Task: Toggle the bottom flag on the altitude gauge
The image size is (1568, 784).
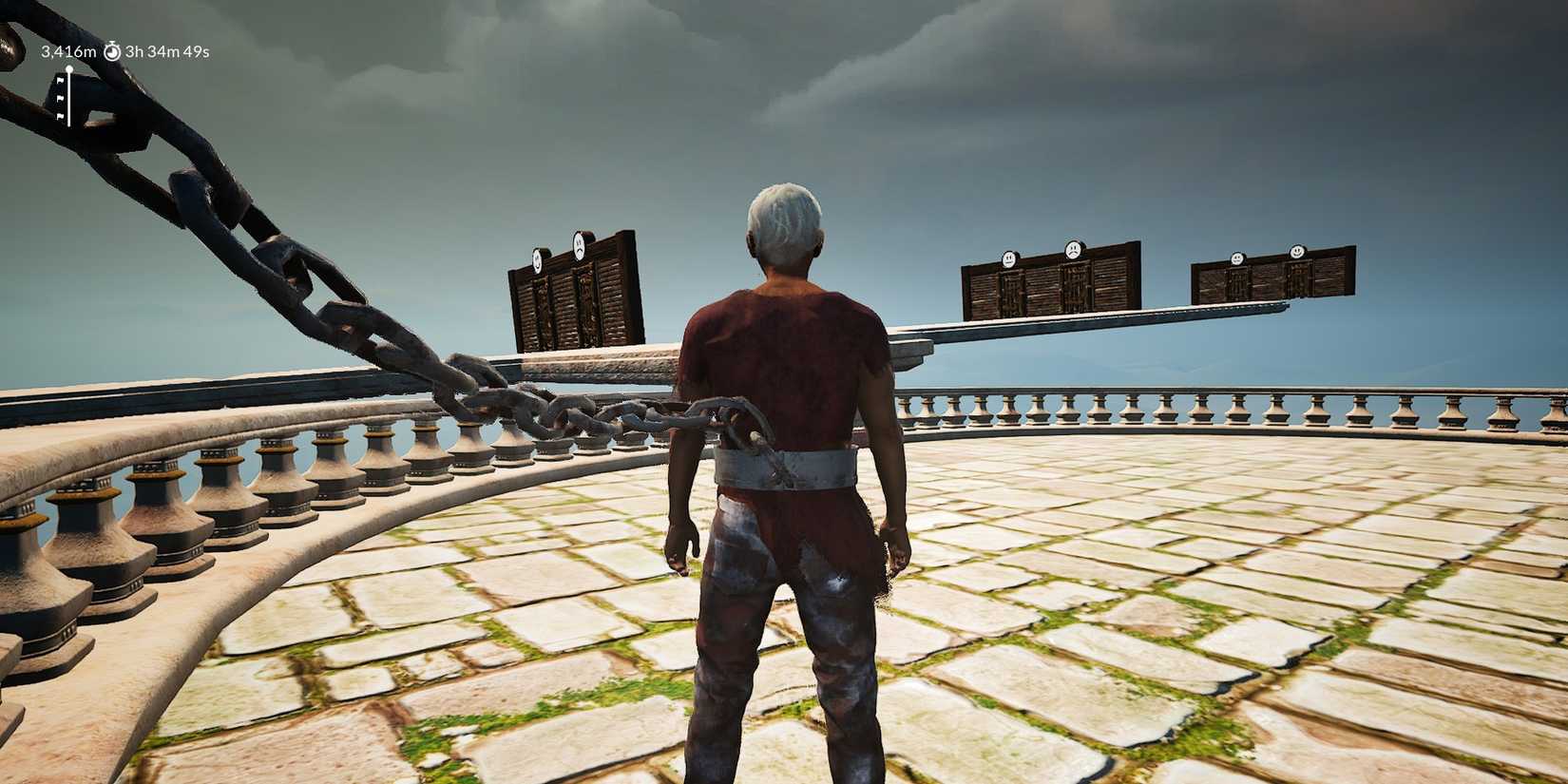Action: click(x=61, y=116)
